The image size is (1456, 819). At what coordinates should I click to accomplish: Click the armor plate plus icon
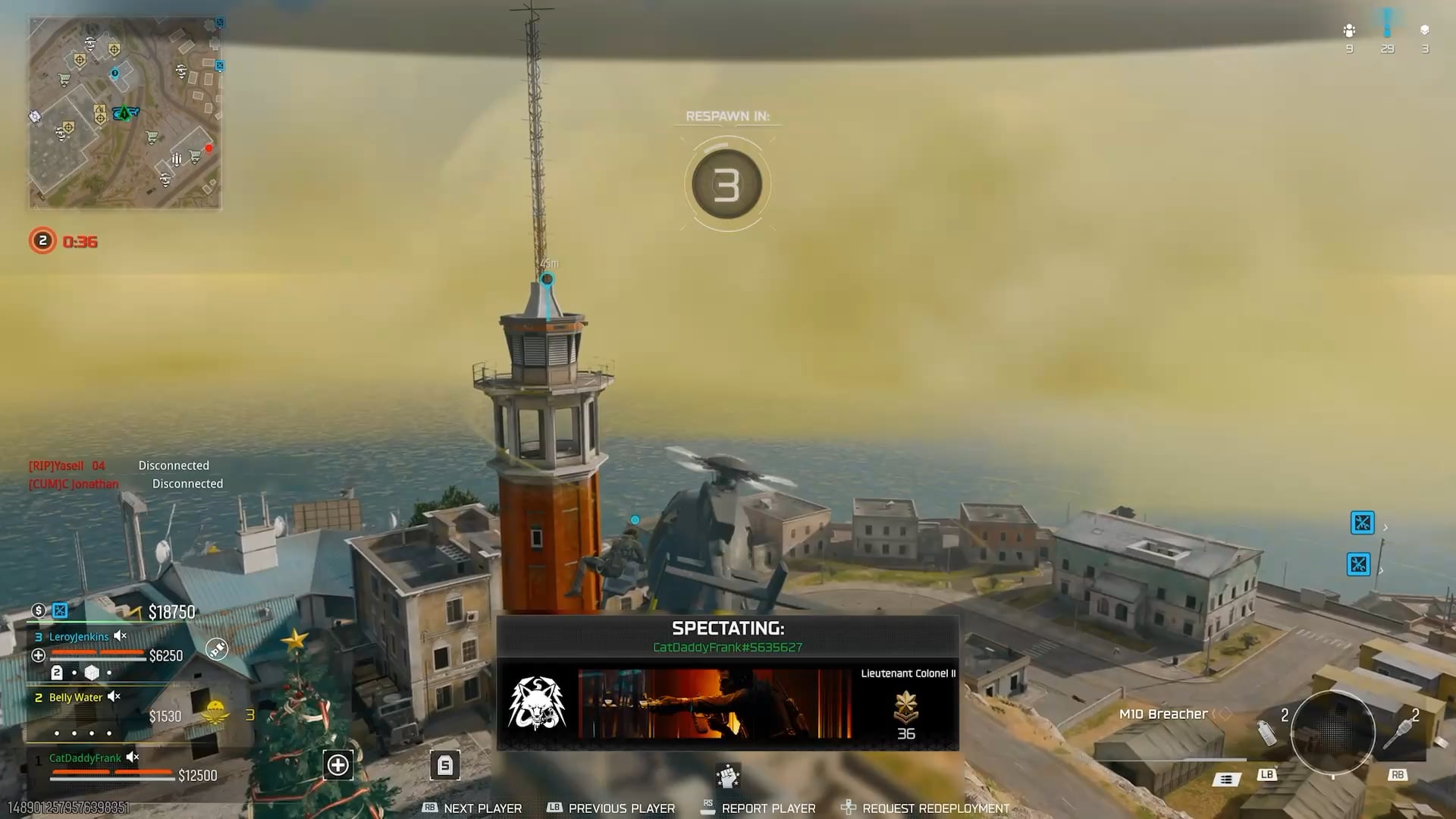click(x=338, y=765)
